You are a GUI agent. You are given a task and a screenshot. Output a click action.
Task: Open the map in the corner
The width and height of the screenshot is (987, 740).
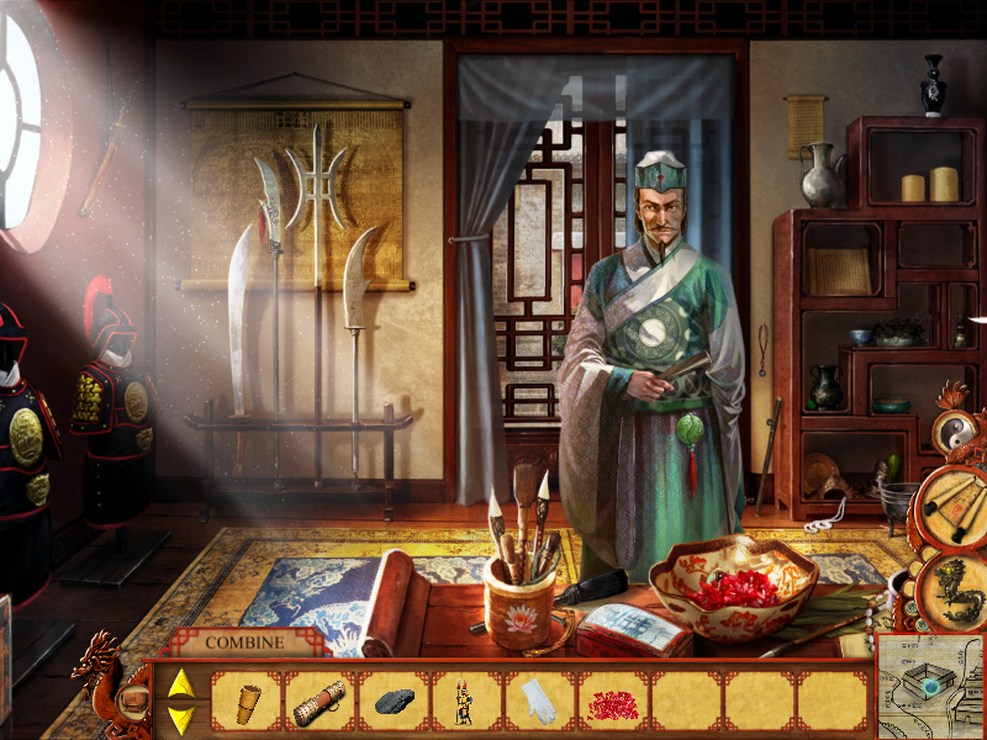tap(929, 686)
